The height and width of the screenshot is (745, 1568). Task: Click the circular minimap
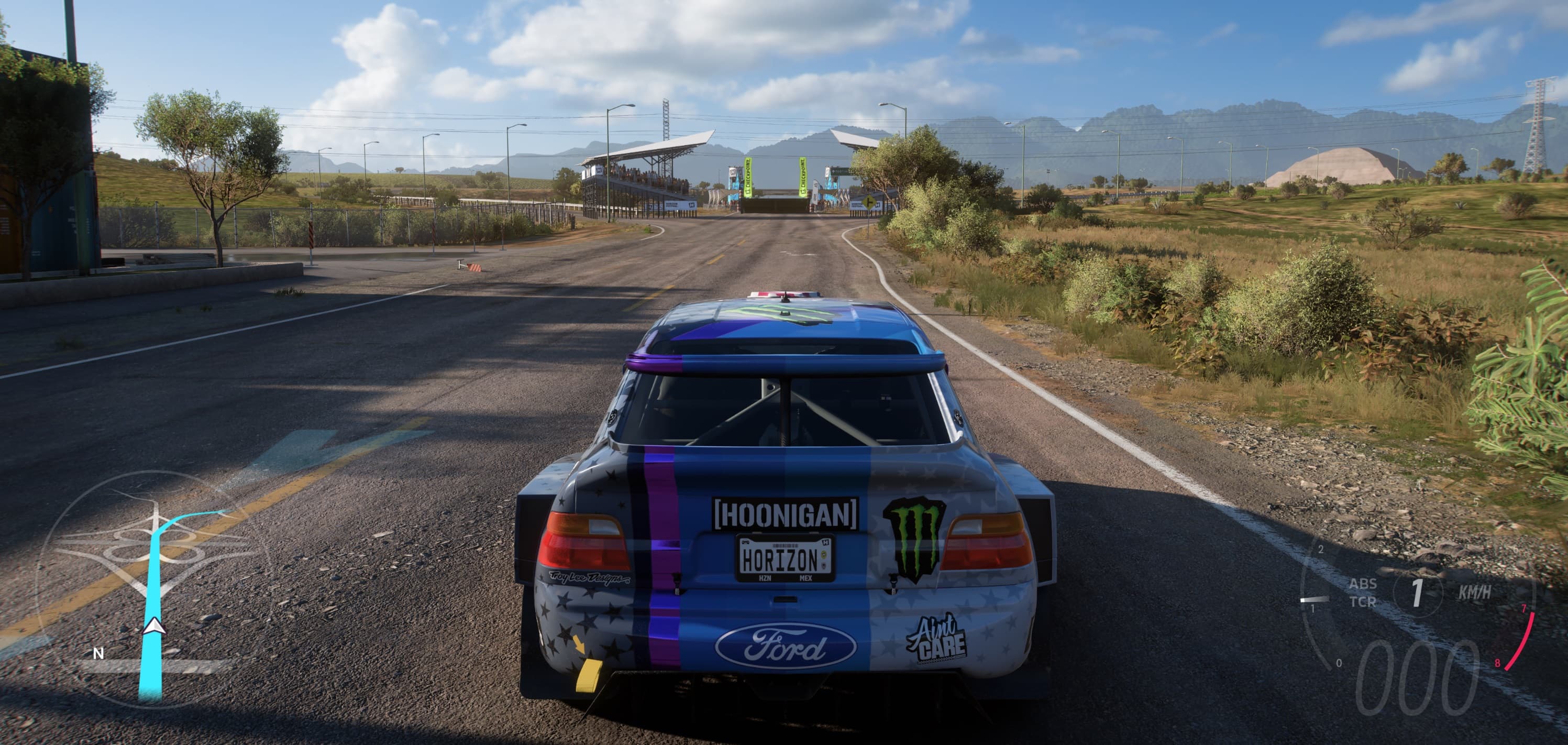[152, 585]
